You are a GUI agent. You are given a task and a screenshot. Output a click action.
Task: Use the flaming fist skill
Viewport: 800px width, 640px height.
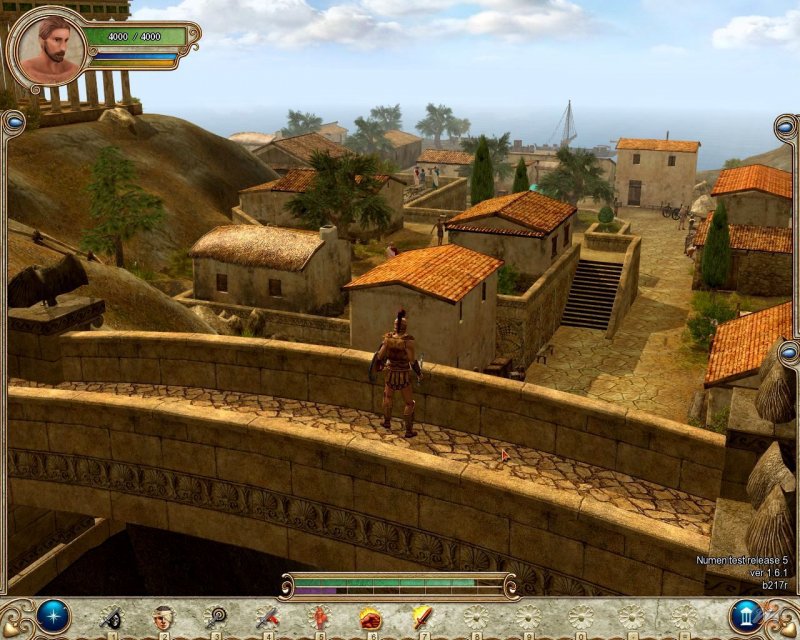coord(371,618)
